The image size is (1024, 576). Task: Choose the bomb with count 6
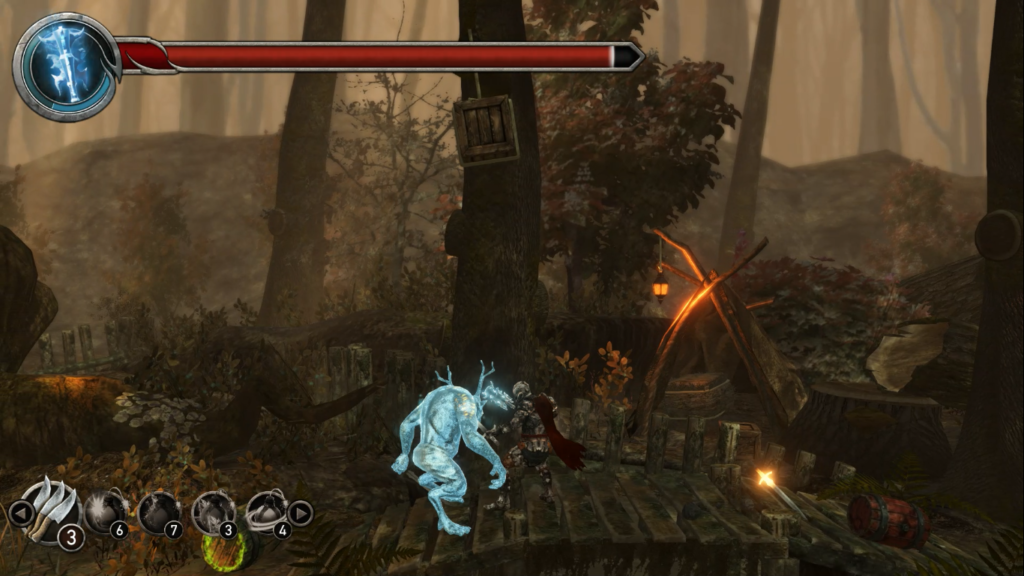click(104, 513)
